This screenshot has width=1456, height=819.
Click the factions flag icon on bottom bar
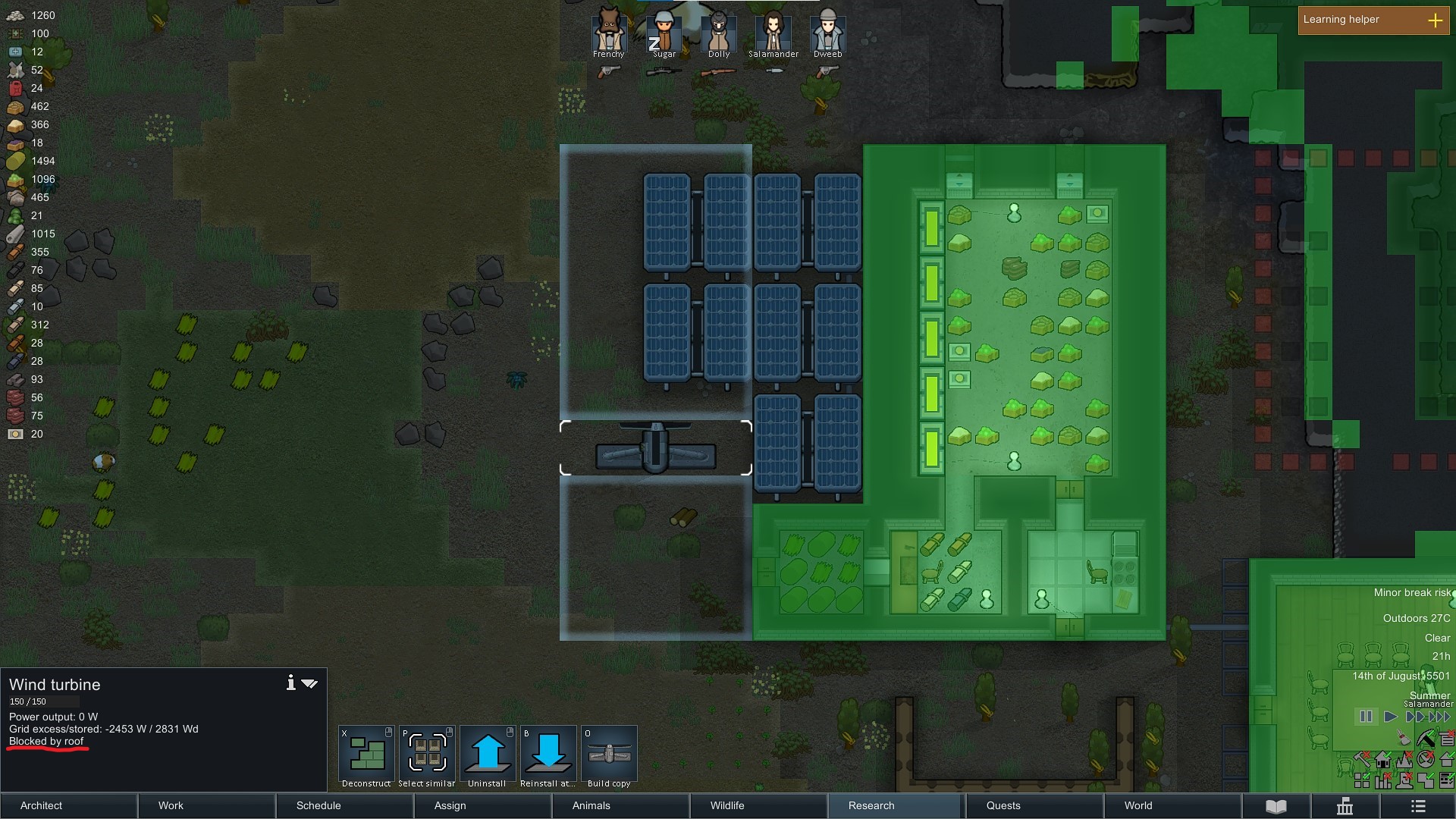[x=1344, y=806]
